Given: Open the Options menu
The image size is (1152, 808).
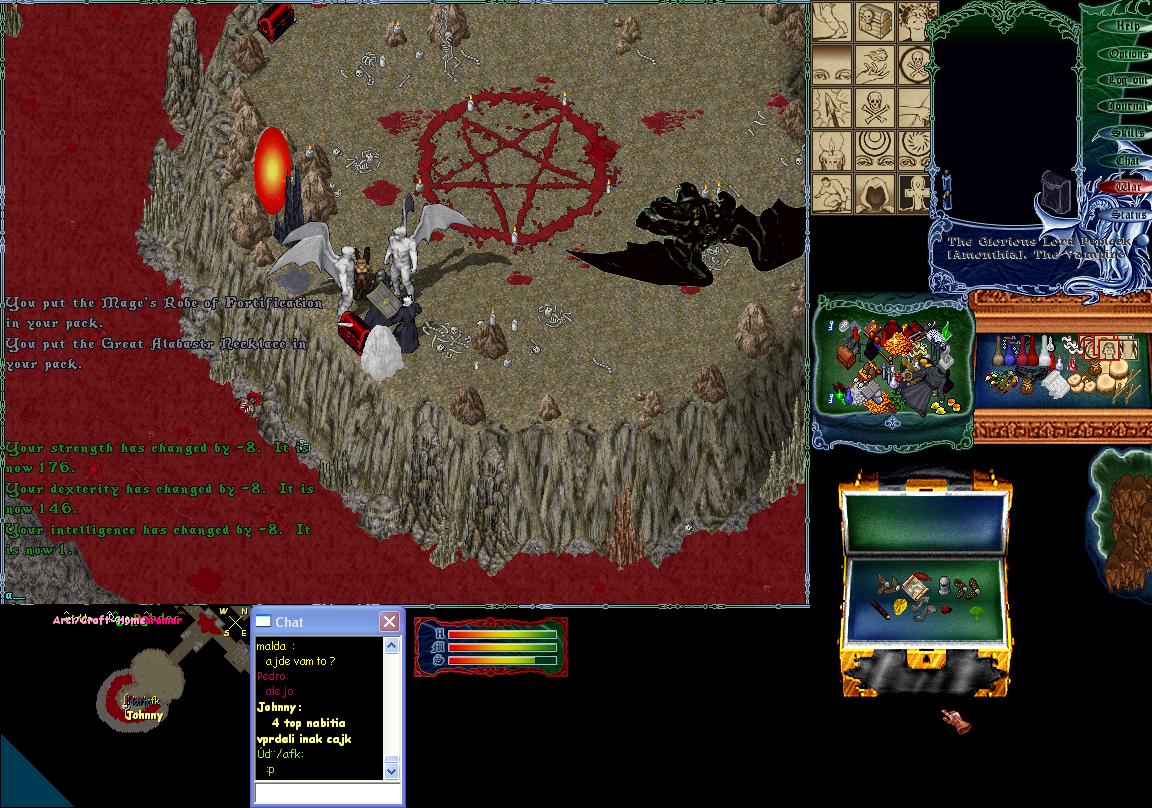Looking at the screenshot, I should pyautogui.click(x=1127, y=53).
